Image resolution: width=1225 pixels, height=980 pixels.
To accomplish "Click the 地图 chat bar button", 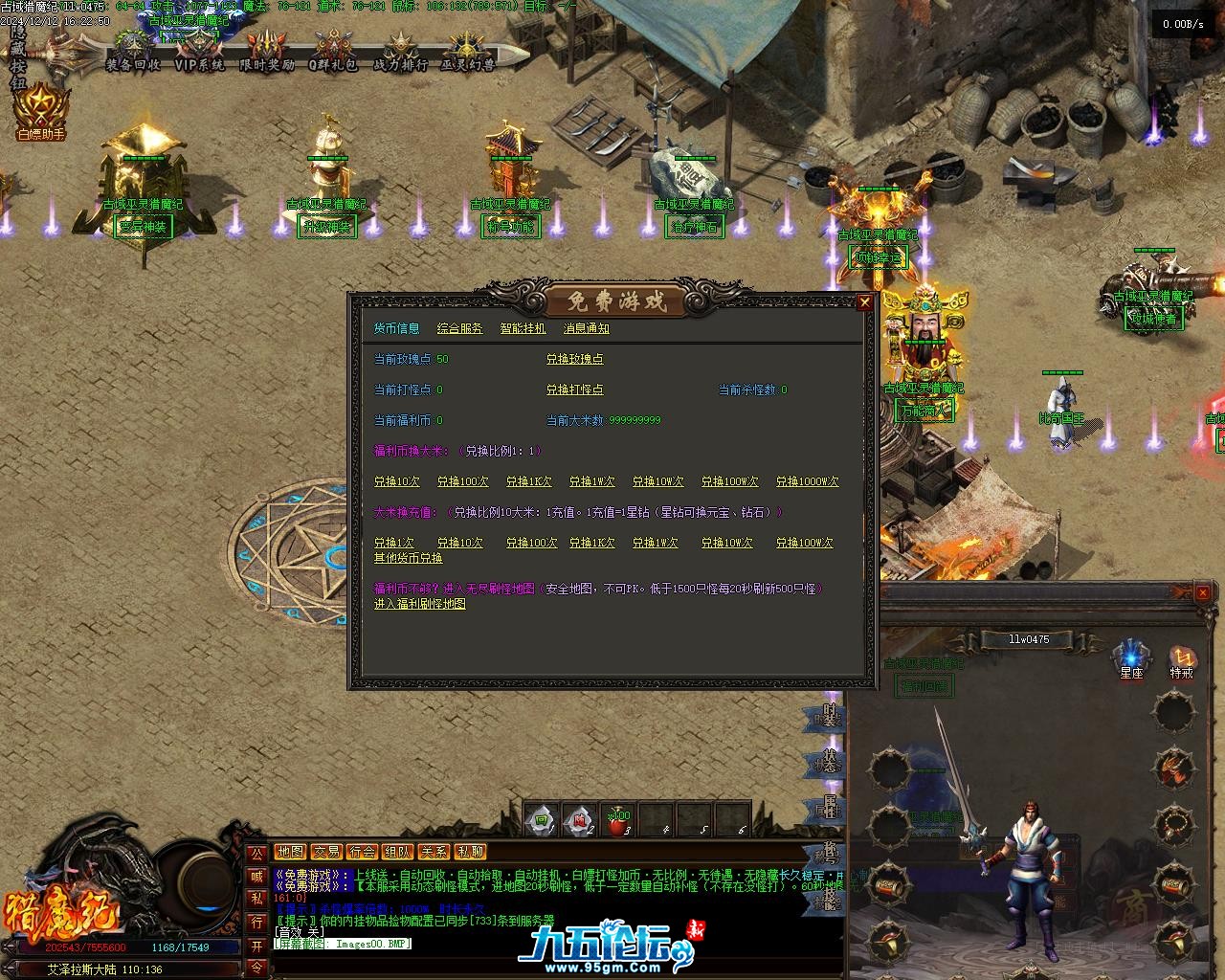I will coord(291,852).
